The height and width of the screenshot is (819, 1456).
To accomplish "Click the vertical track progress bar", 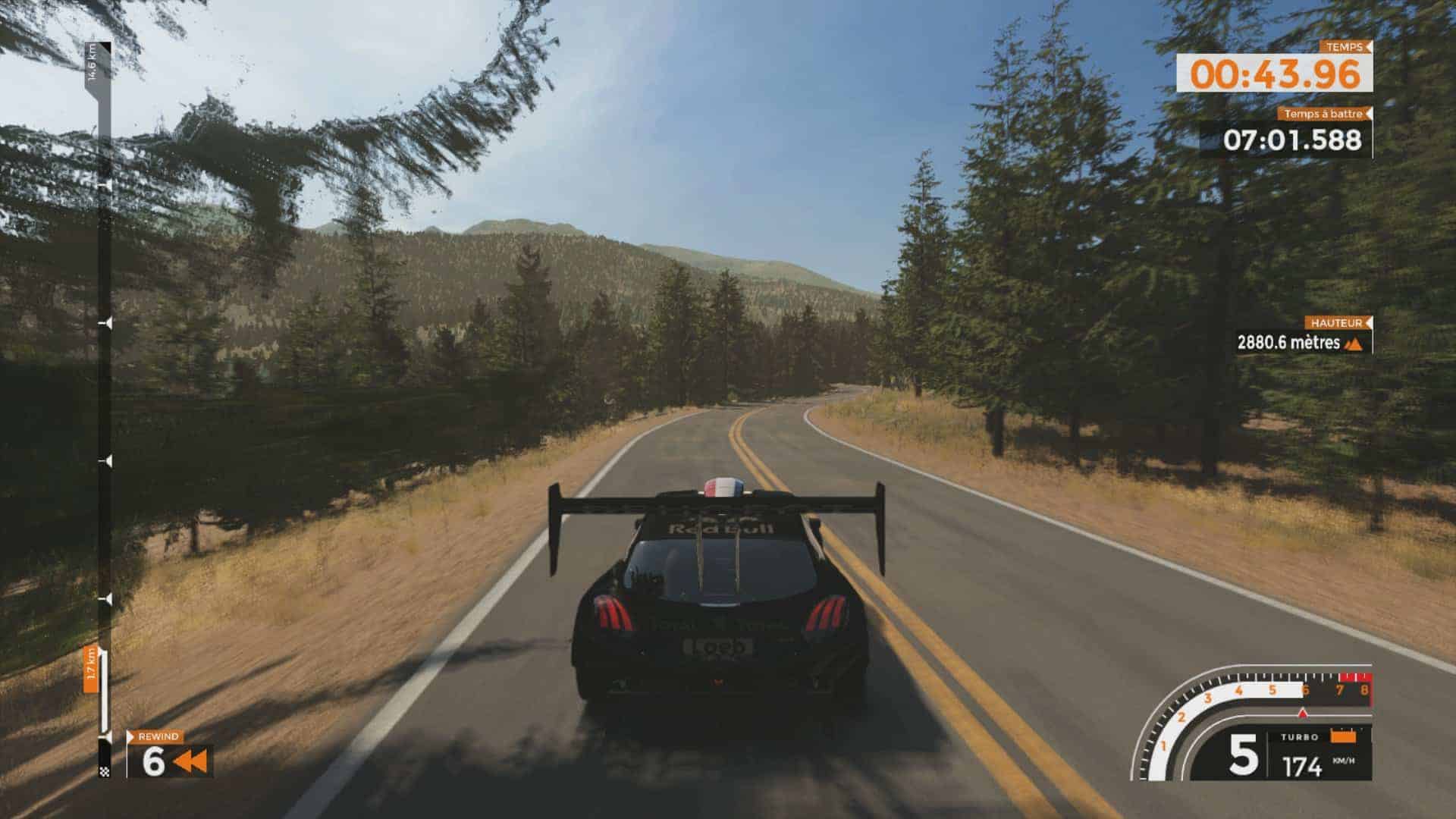I will [x=105, y=409].
